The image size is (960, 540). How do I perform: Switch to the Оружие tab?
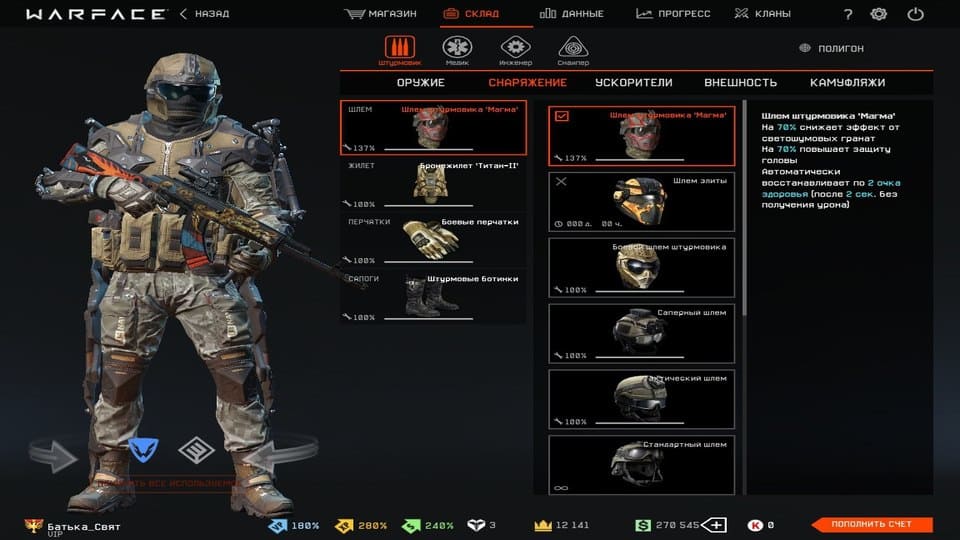420,83
